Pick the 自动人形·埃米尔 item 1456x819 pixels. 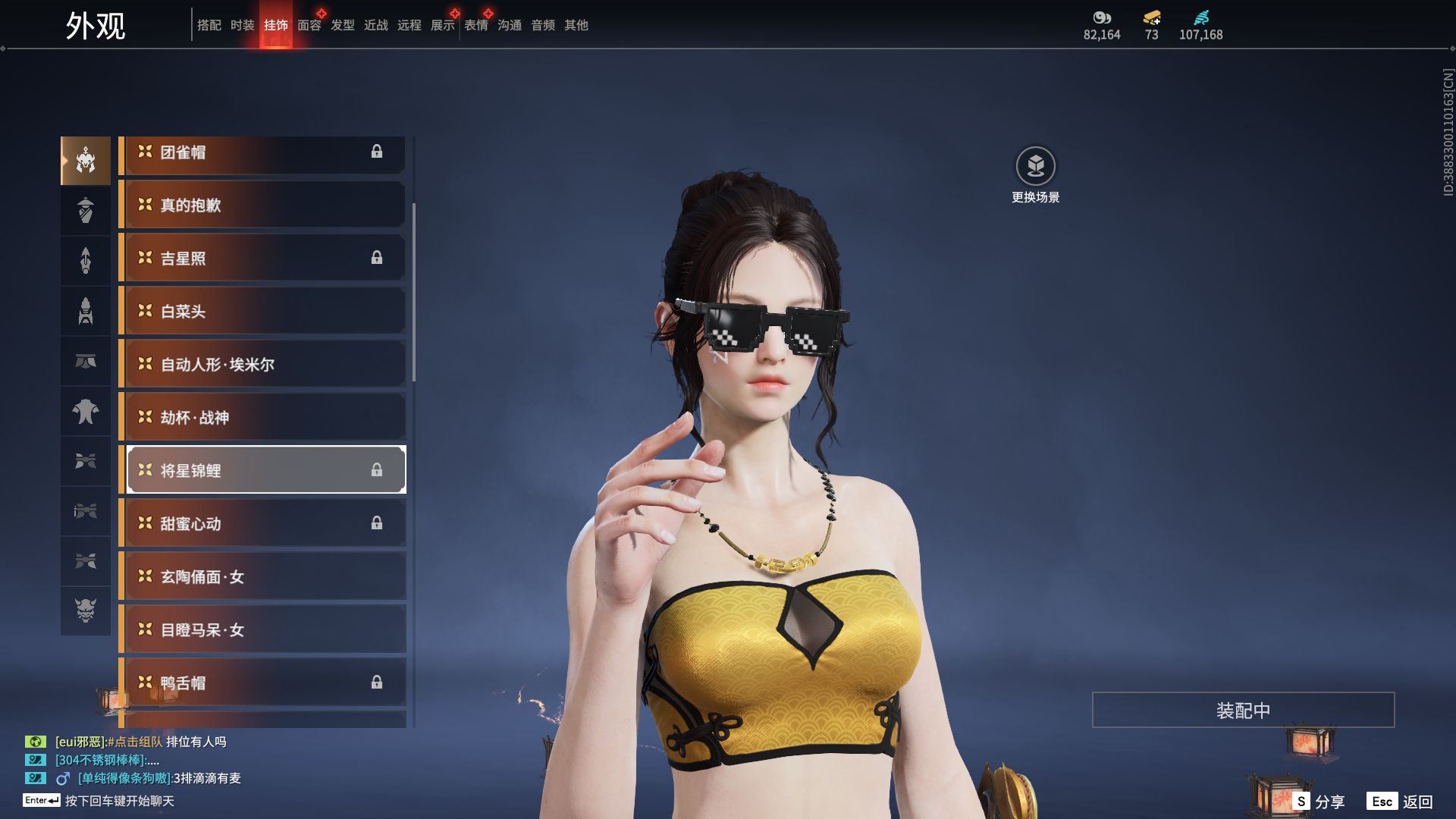point(262,364)
